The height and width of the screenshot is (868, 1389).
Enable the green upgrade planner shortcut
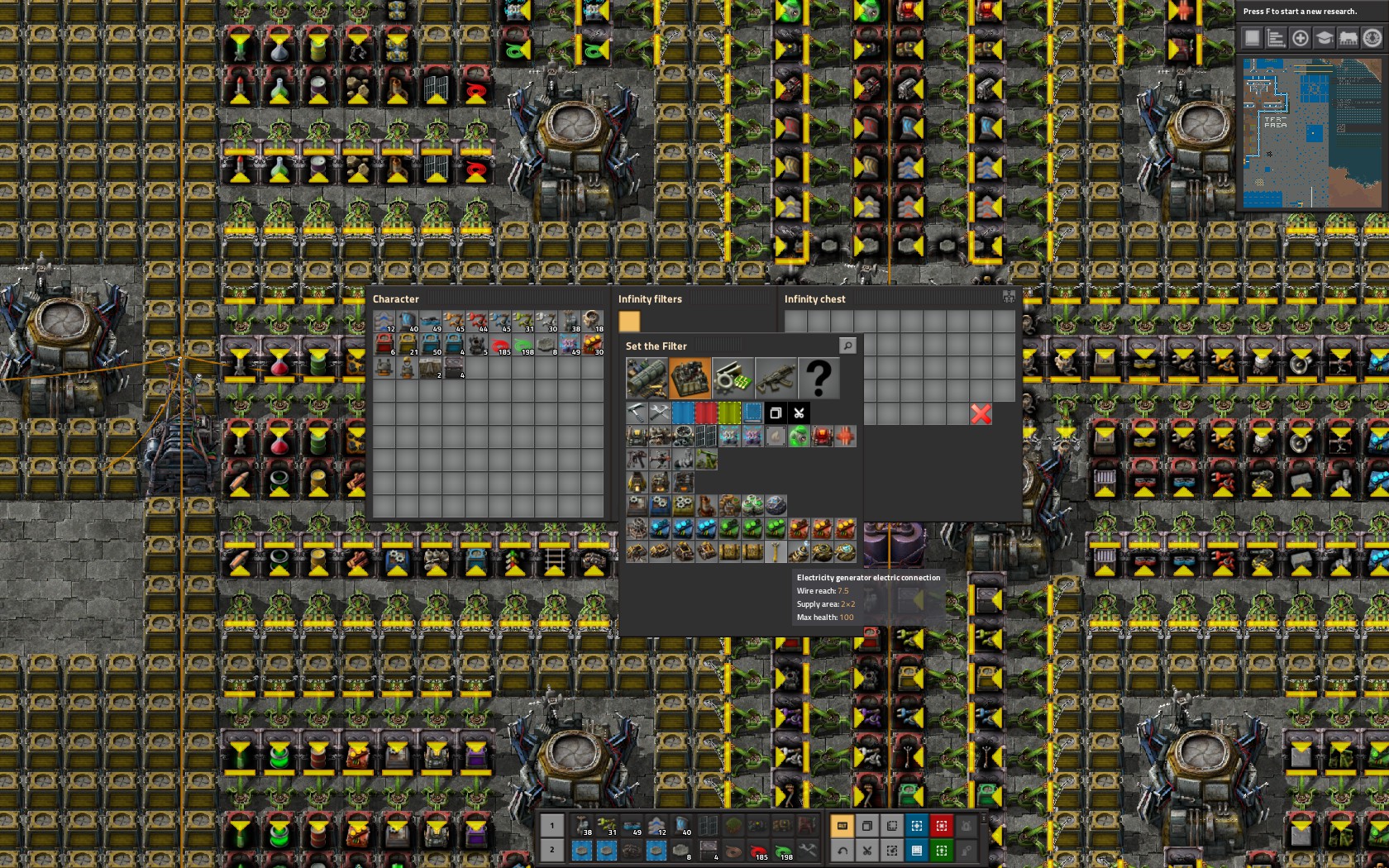(x=942, y=850)
